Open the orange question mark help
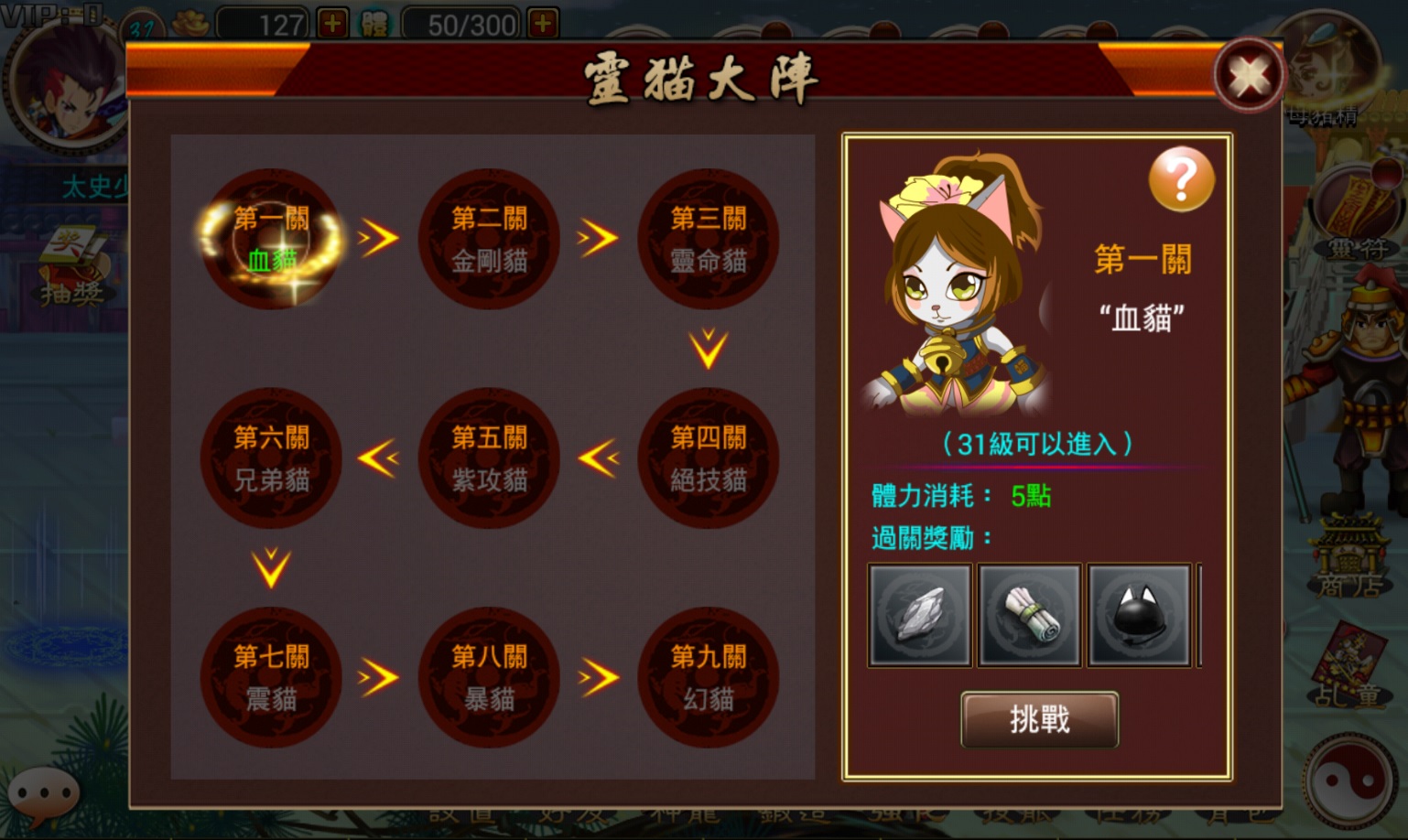Screen dimensions: 1408x840 pyautogui.click(x=1181, y=179)
